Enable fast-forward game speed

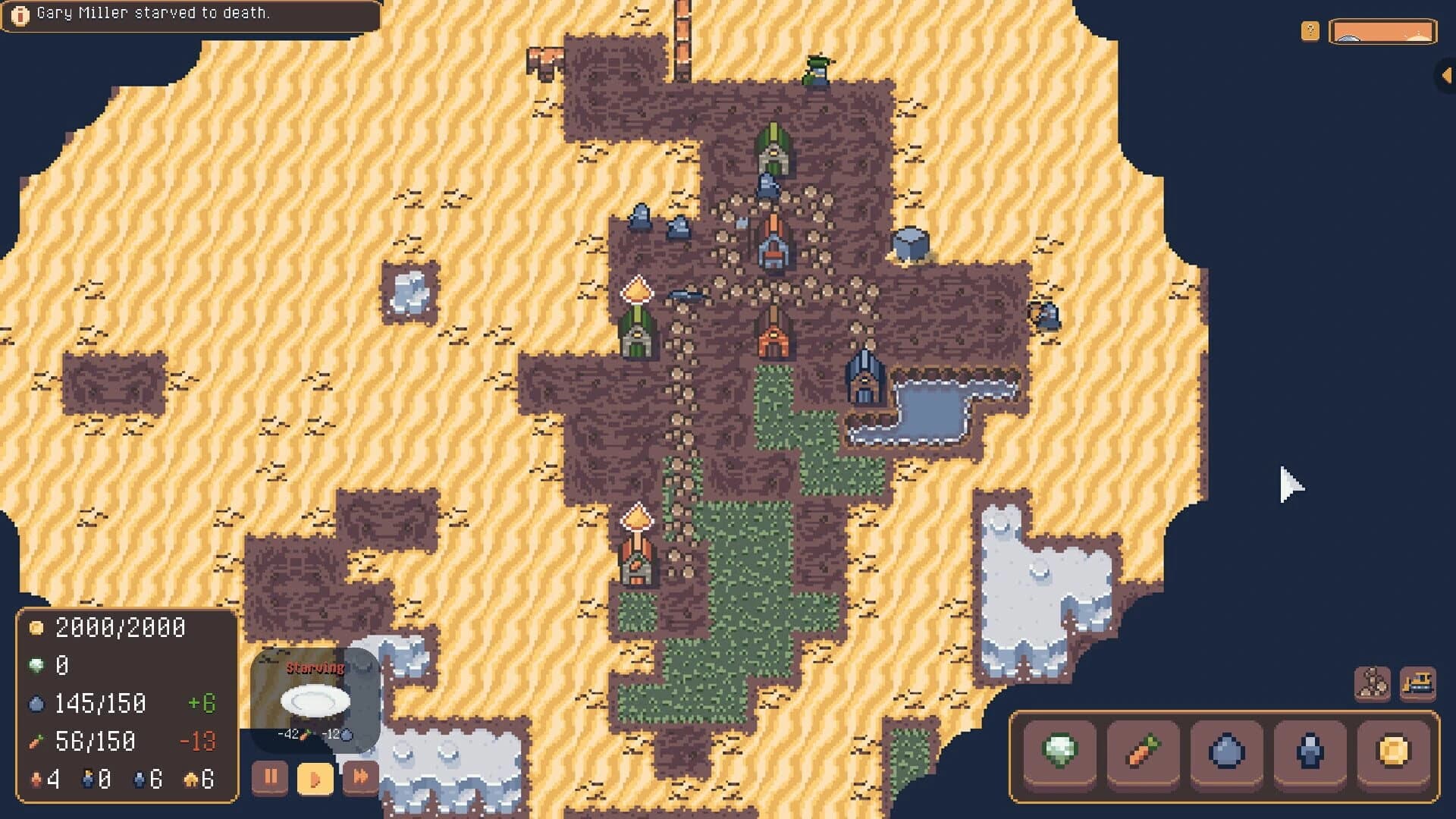[x=362, y=777]
